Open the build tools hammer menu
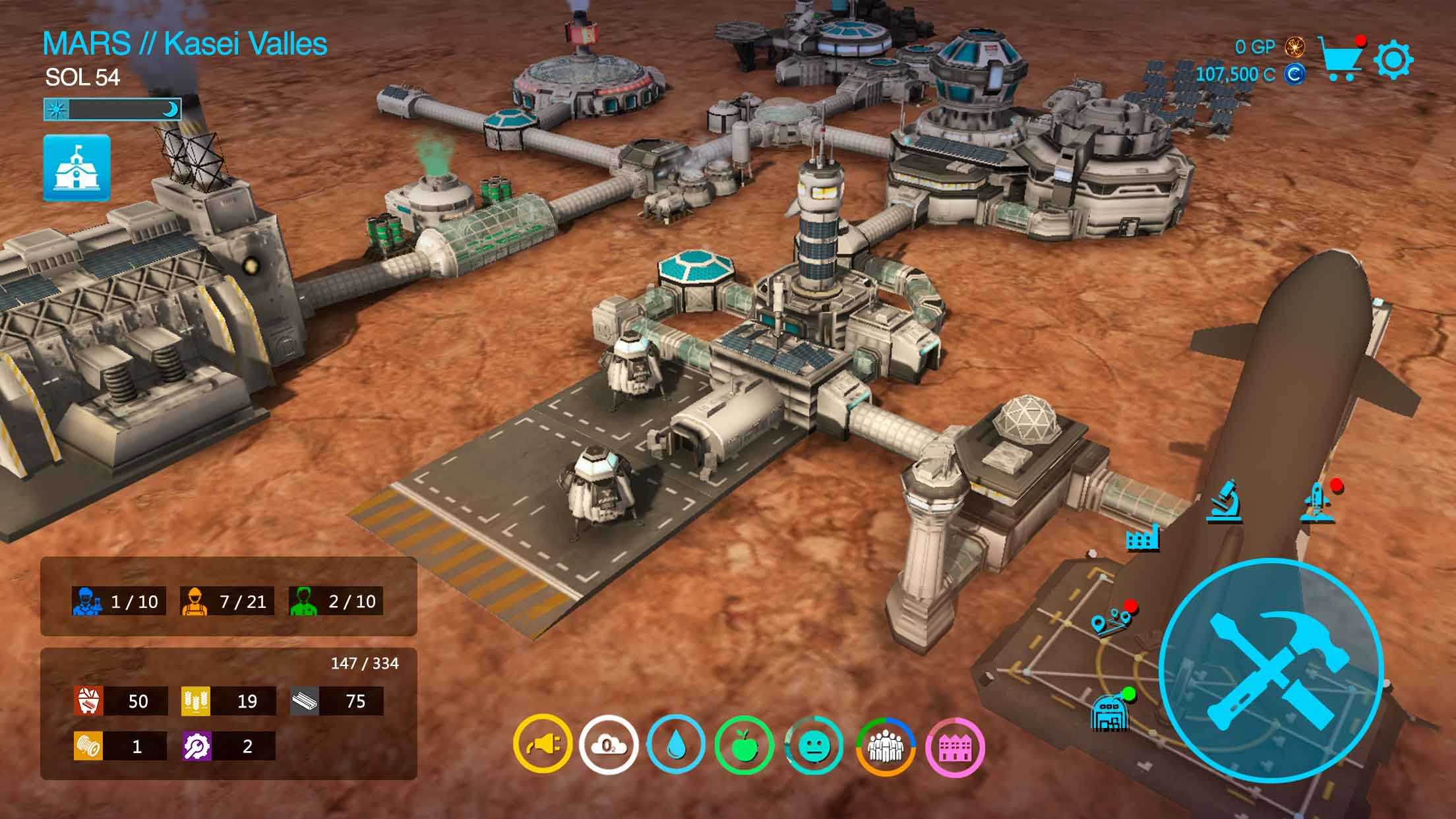Screen dimensions: 1456x819 [x=1271, y=669]
